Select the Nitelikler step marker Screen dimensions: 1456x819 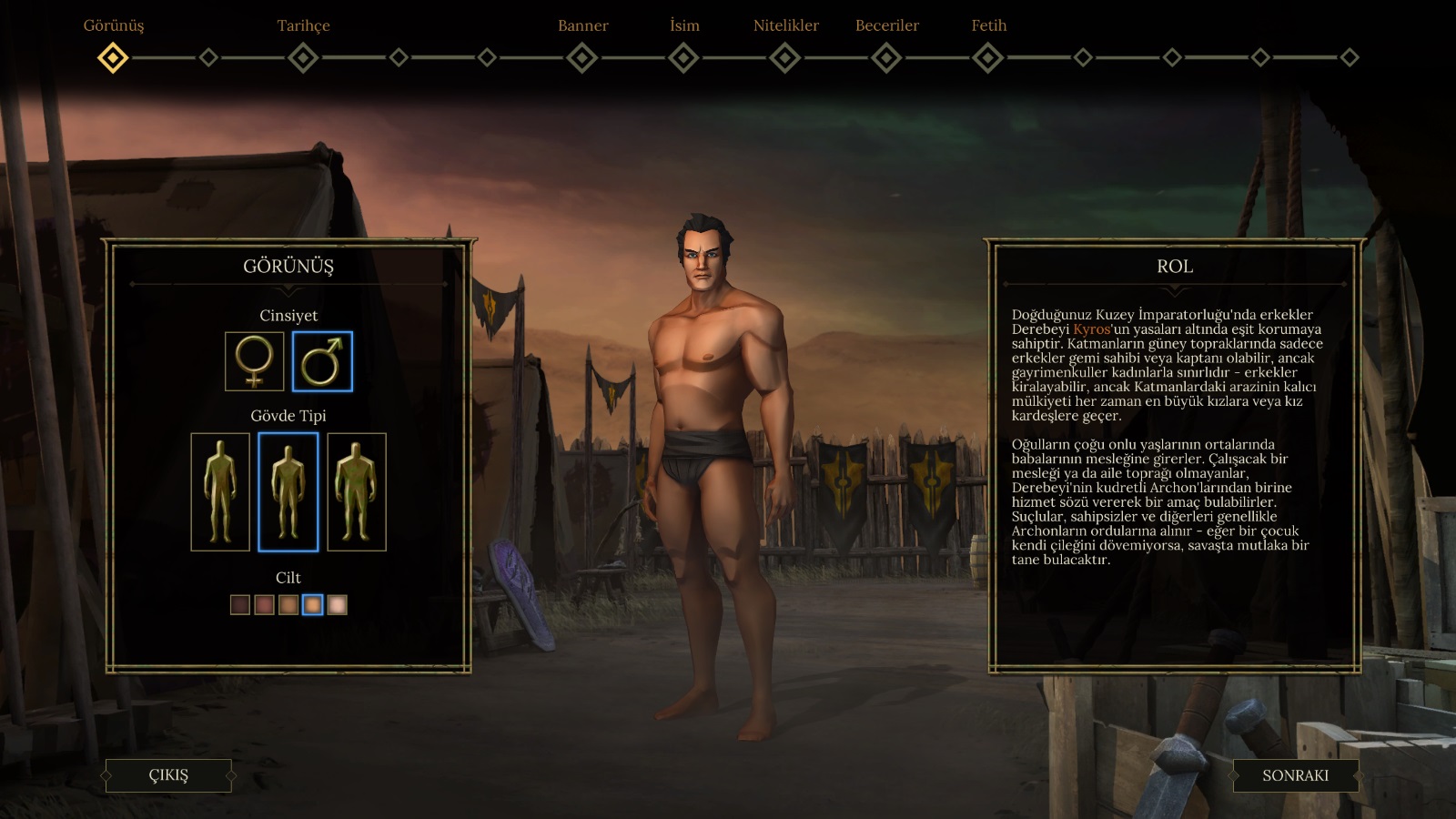tap(785, 58)
